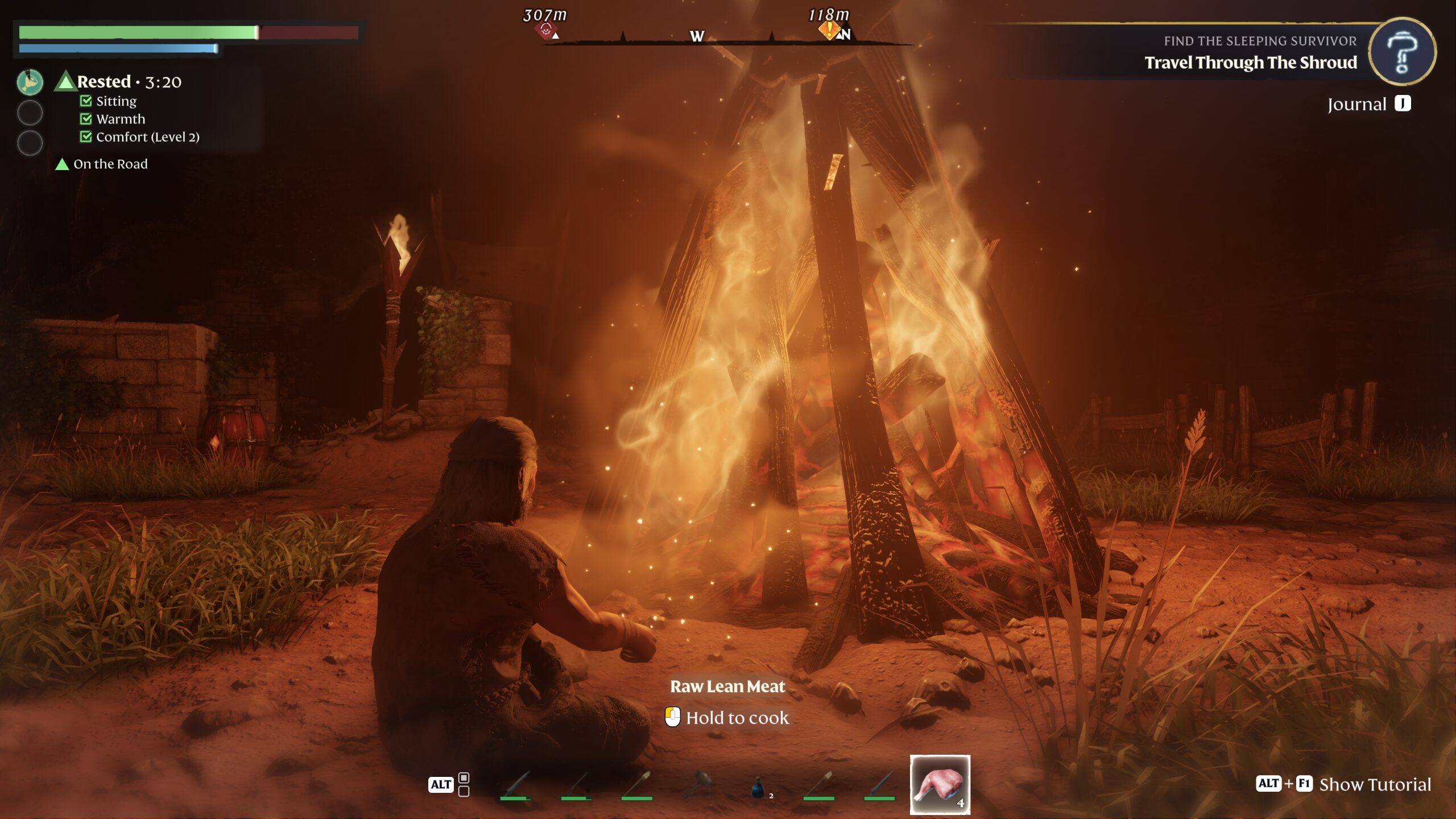Click the orange quest marker on compass

tap(829, 30)
